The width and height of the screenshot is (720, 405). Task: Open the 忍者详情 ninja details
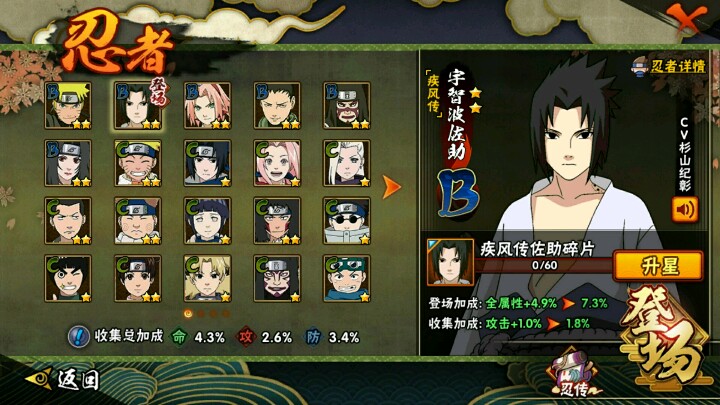(668, 67)
